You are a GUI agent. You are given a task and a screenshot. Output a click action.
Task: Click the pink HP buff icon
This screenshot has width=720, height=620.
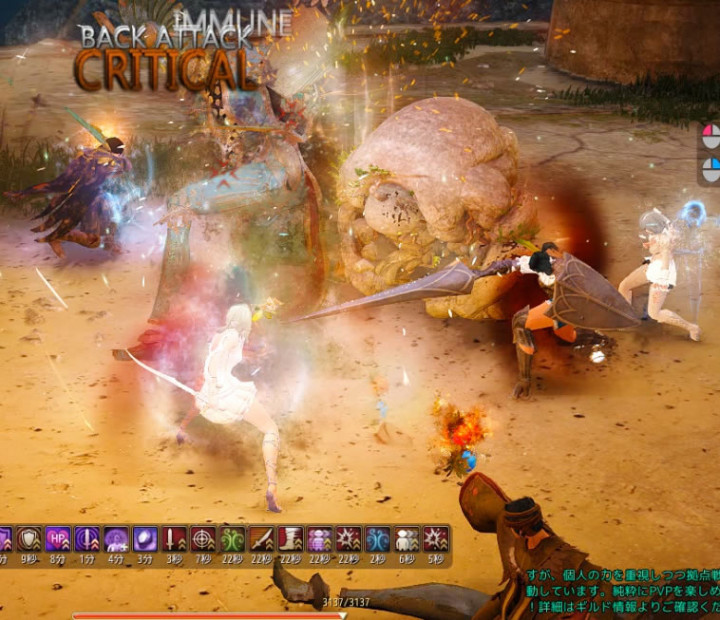pos(58,539)
